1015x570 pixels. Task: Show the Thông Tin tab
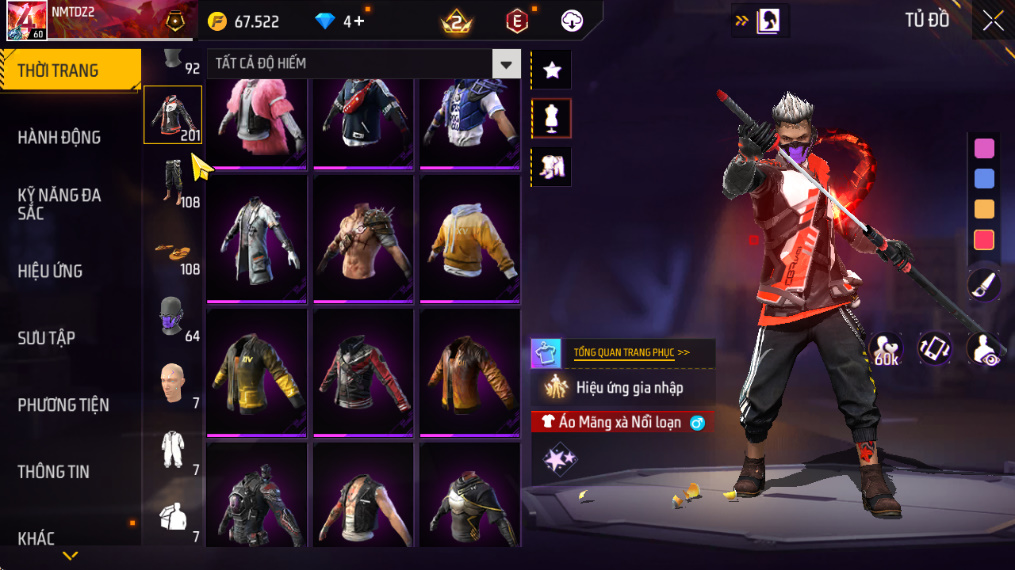pos(54,472)
